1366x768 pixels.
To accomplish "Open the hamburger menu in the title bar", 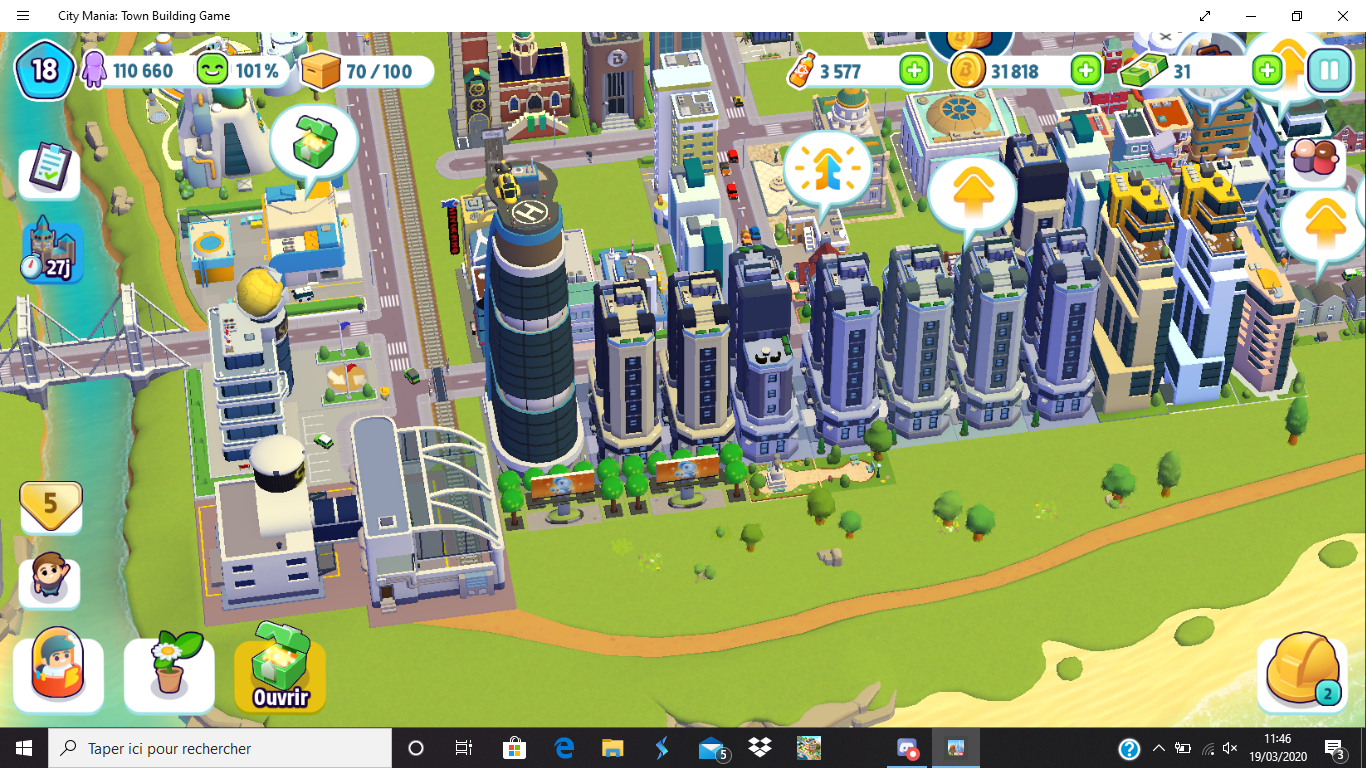I will click(23, 16).
